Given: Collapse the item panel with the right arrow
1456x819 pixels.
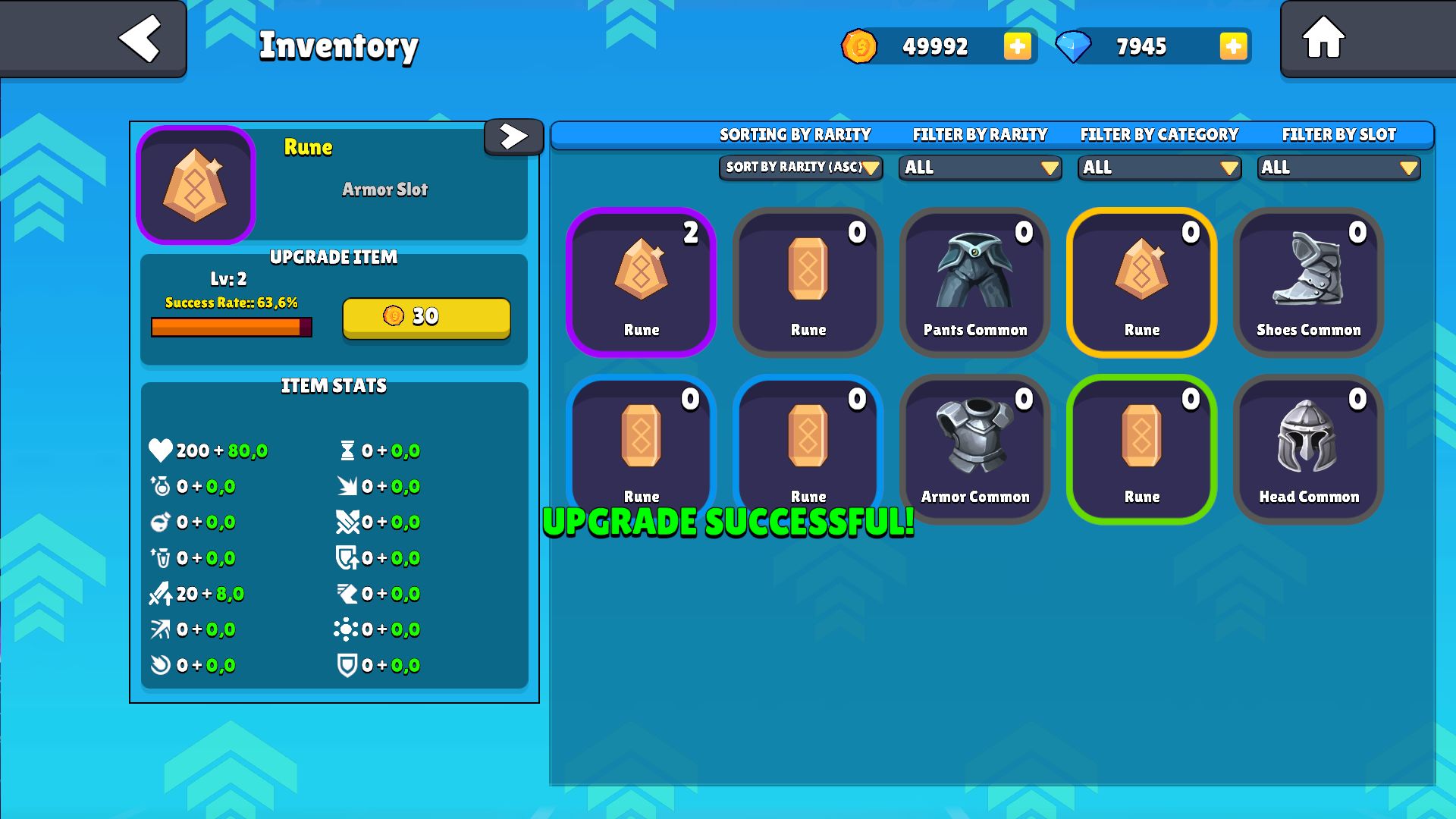Looking at the screenshot, I should [513, 136].
